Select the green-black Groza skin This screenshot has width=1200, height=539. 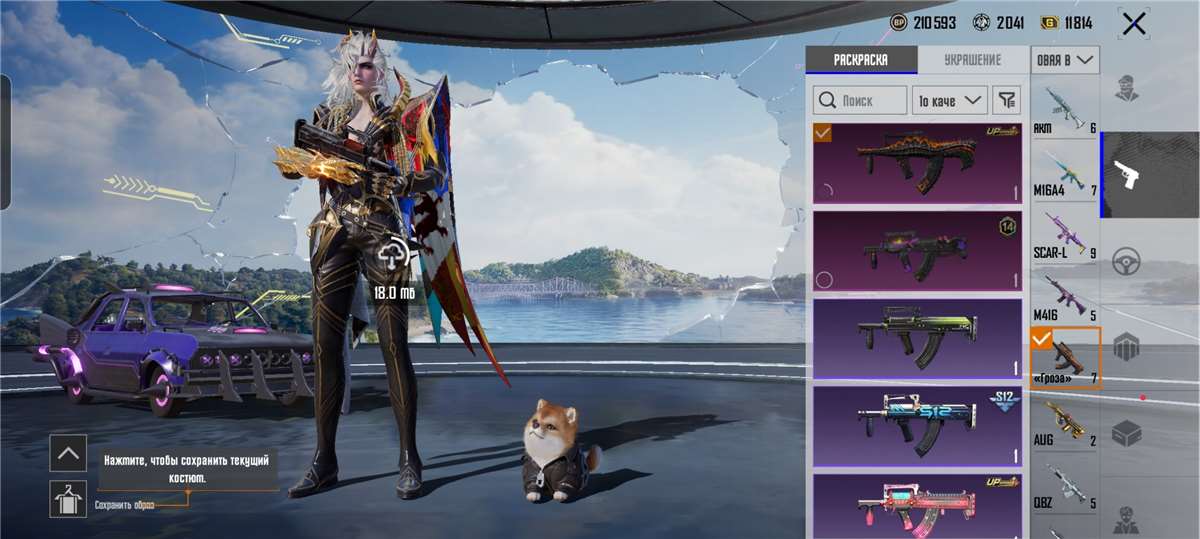917,339
